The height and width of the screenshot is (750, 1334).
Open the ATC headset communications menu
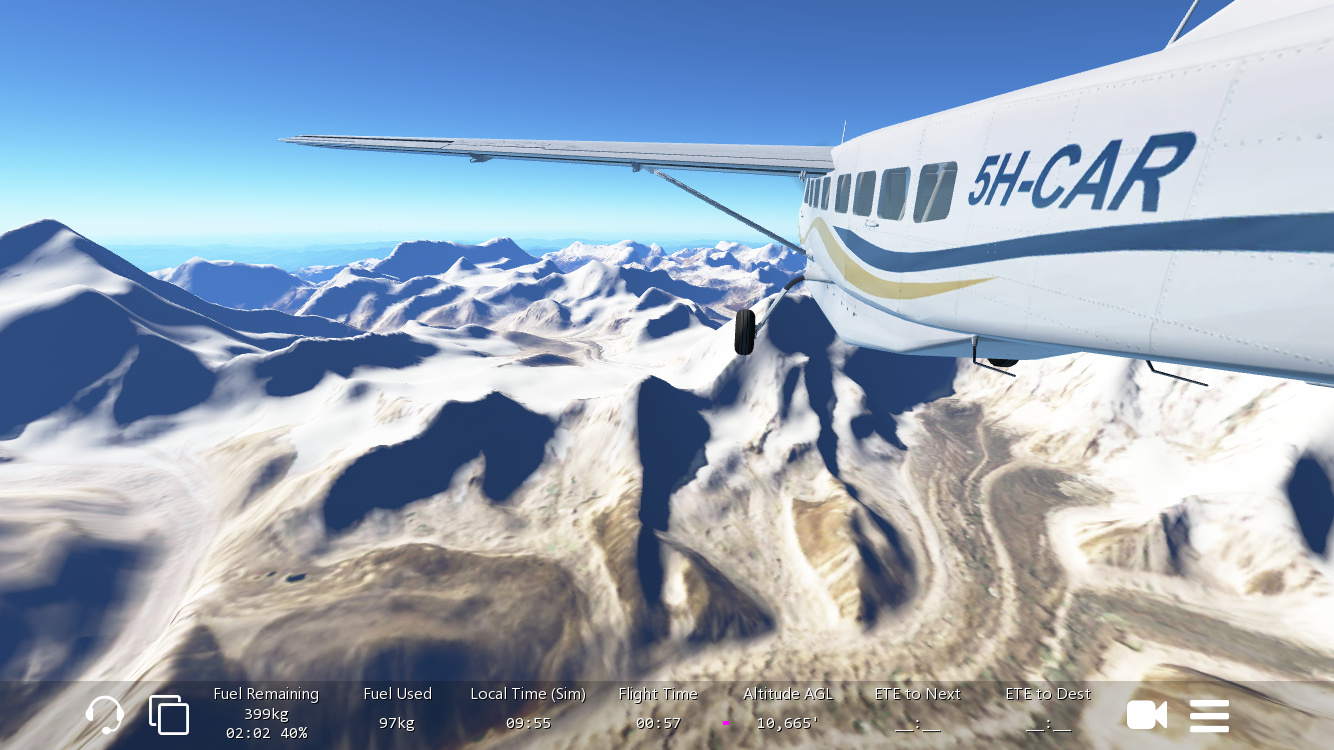pyautogui.click(x=105, y=715)
